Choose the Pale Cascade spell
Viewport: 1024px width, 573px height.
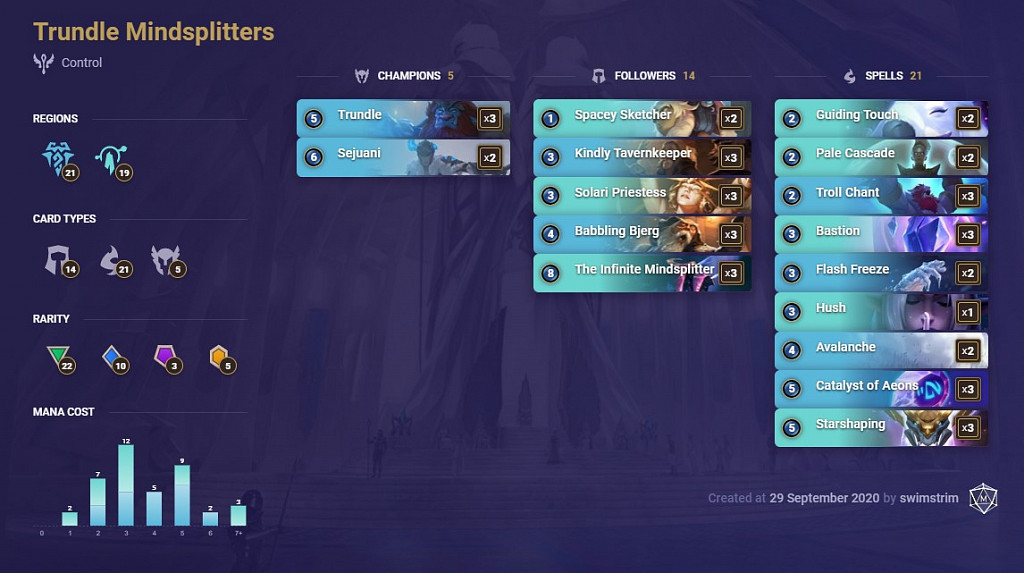(881, 157)
